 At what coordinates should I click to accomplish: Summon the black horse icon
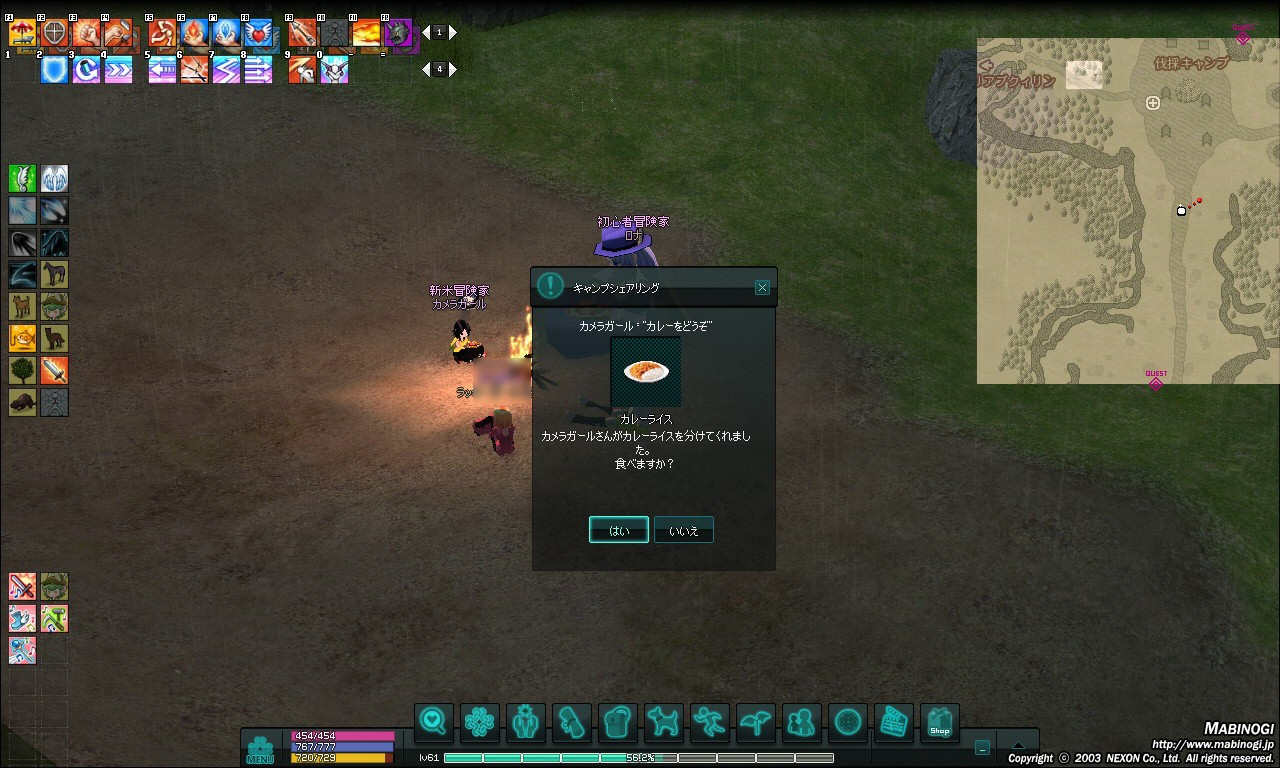(54, 275)
